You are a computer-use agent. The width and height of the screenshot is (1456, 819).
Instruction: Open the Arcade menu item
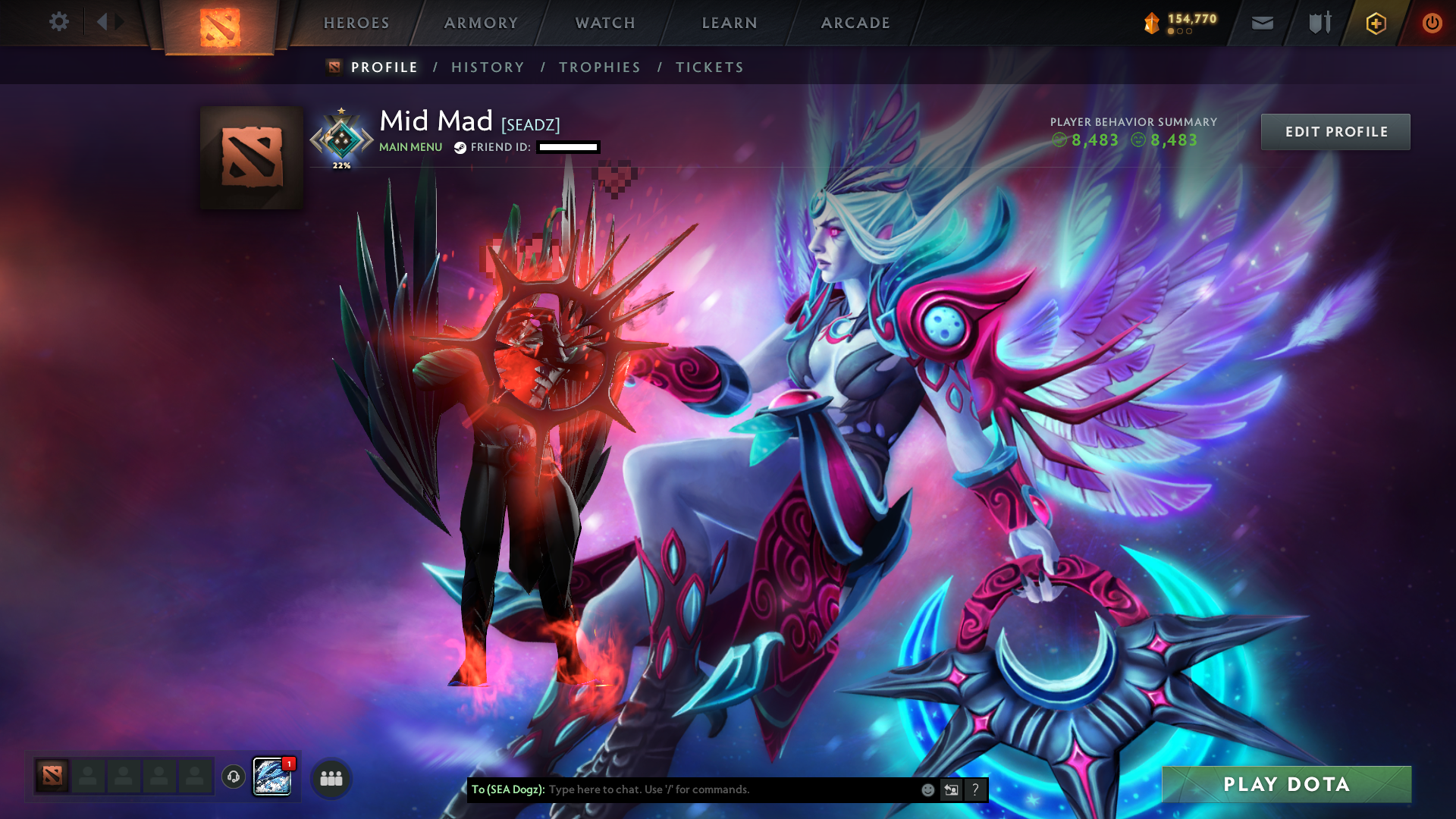tap(855, 23)
